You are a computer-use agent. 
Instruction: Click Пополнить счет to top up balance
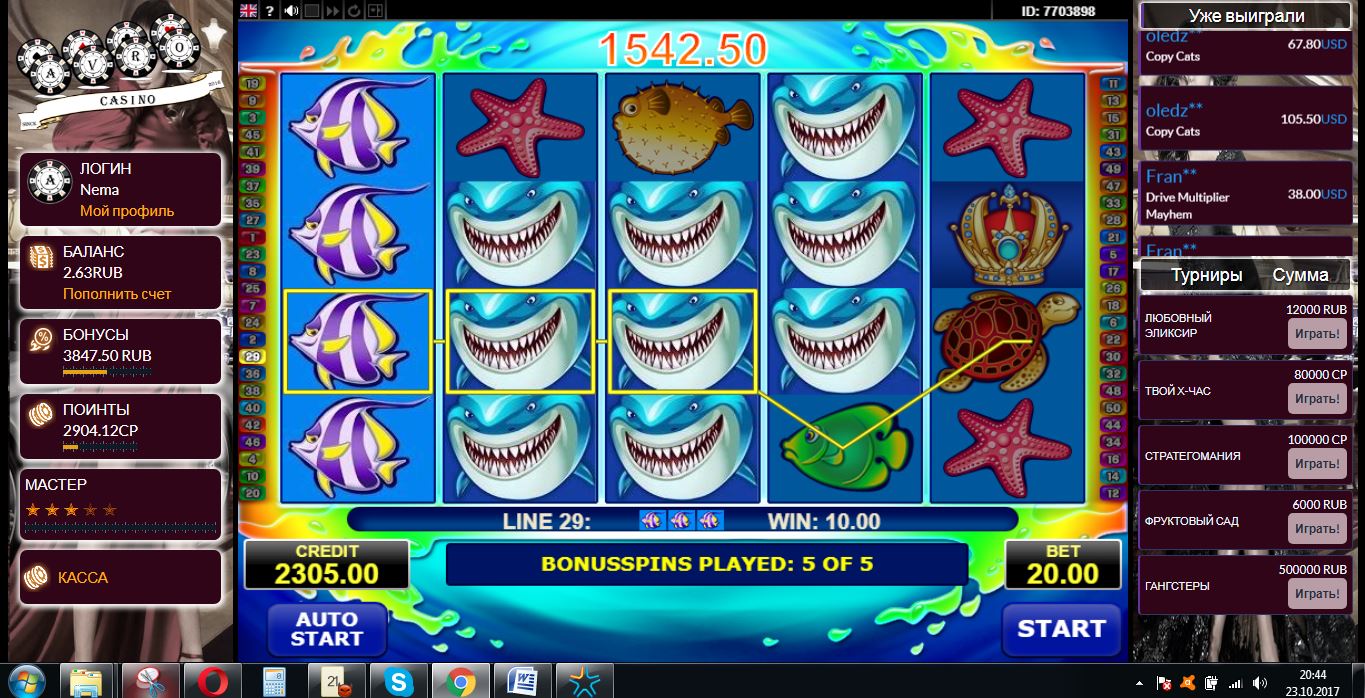coord(117,294)
